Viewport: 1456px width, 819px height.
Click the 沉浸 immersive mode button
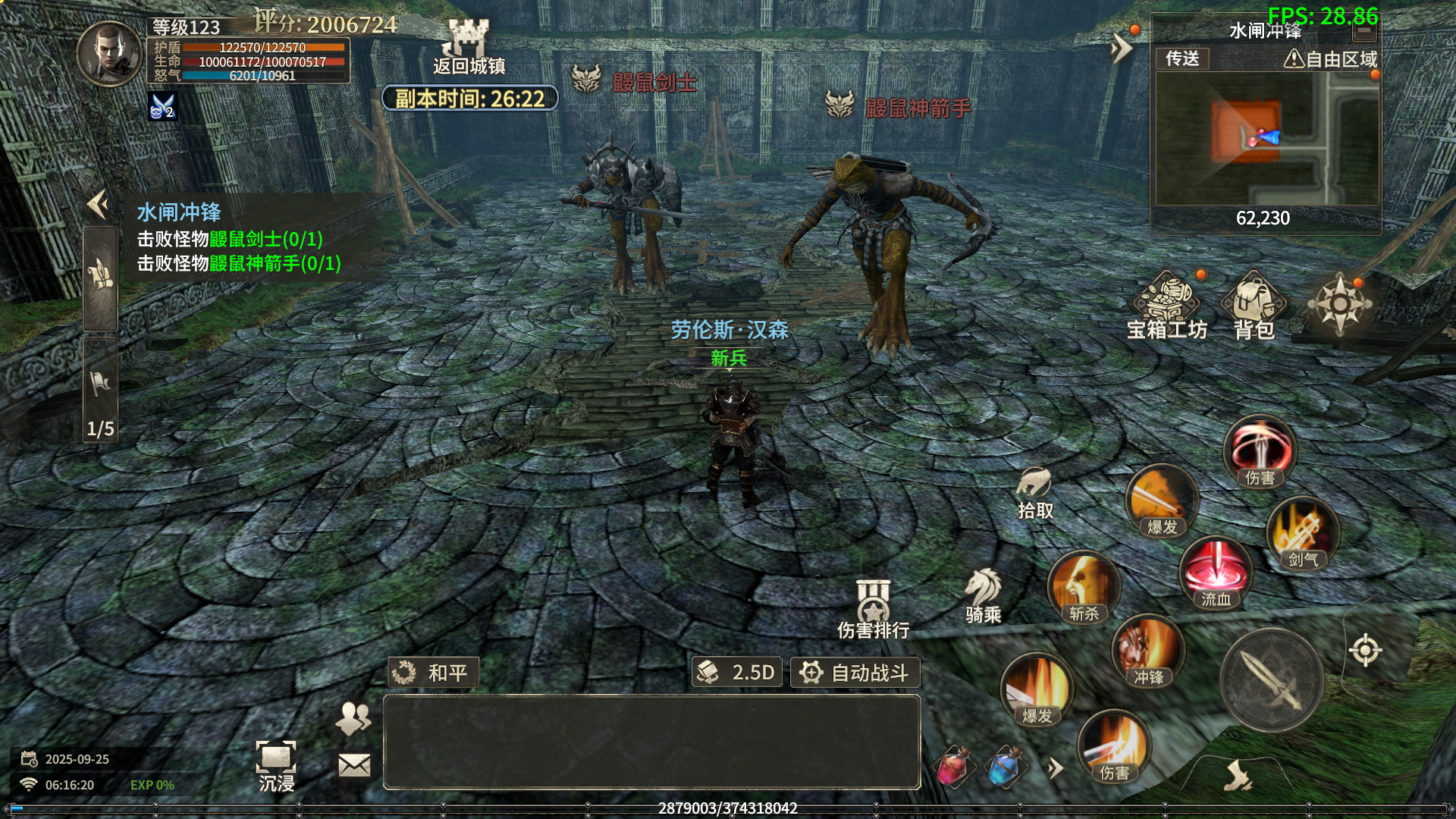pos(276,766)
